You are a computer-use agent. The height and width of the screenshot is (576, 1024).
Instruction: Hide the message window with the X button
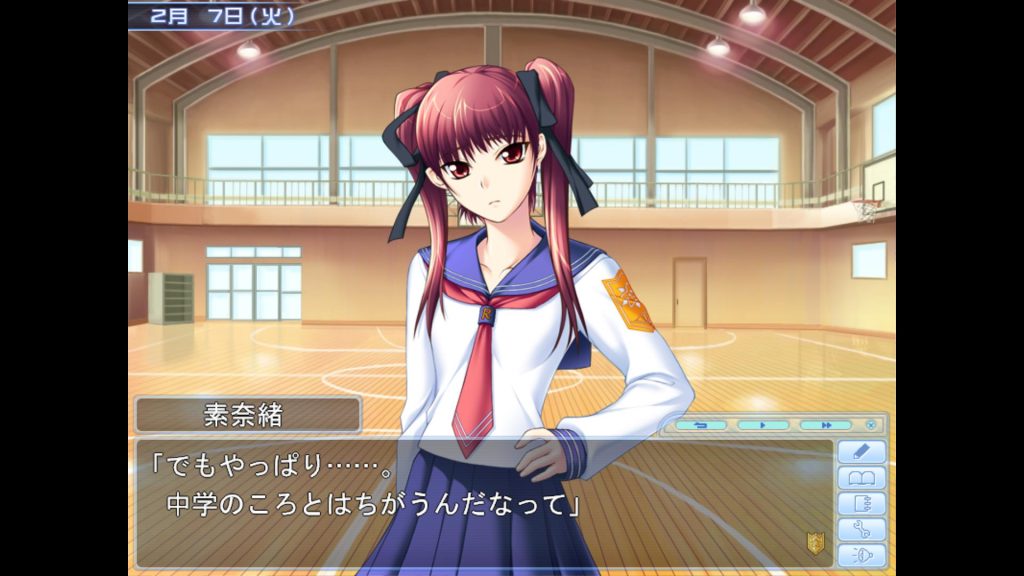tap(871, 425)
